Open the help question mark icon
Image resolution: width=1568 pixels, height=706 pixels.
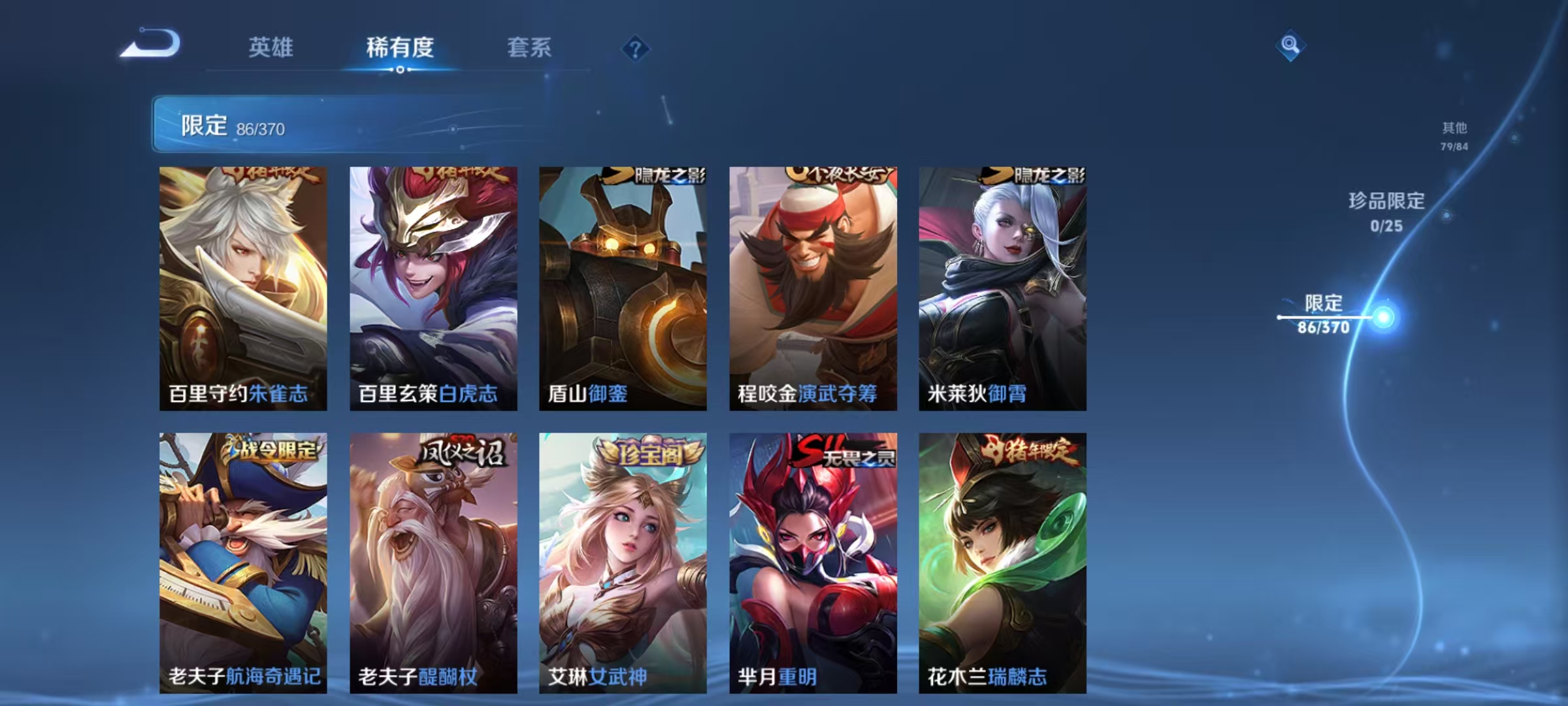coord(636,49)
